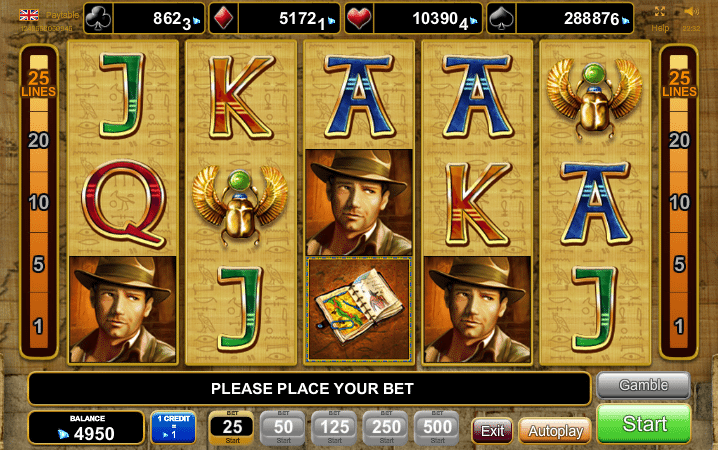Viewport: 718px width, 450px height.
Task: Set the bet to 125
Action: pos(334,428)
